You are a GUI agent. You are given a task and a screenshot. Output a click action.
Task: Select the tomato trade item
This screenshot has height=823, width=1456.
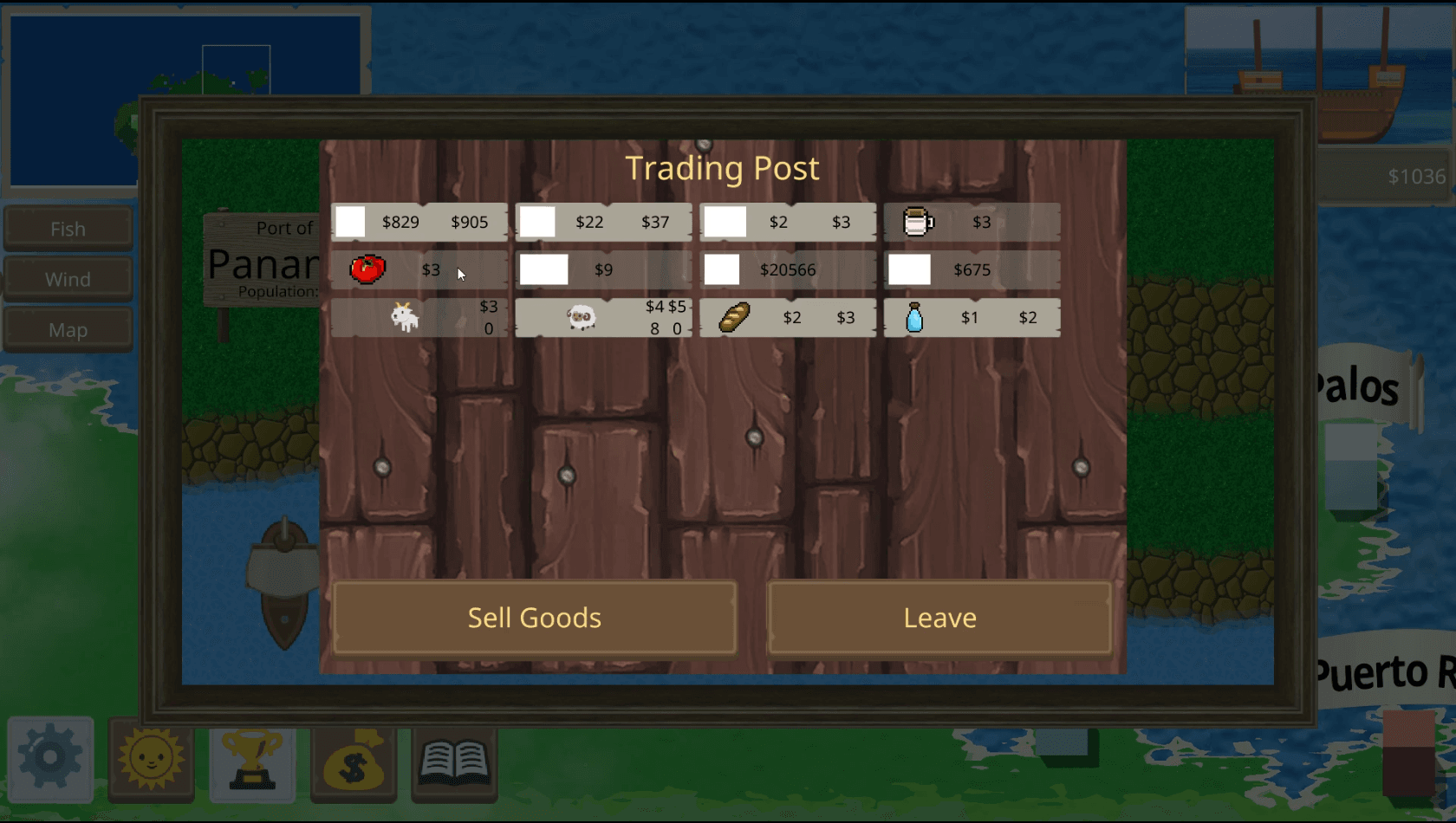[x=419, y=269]
